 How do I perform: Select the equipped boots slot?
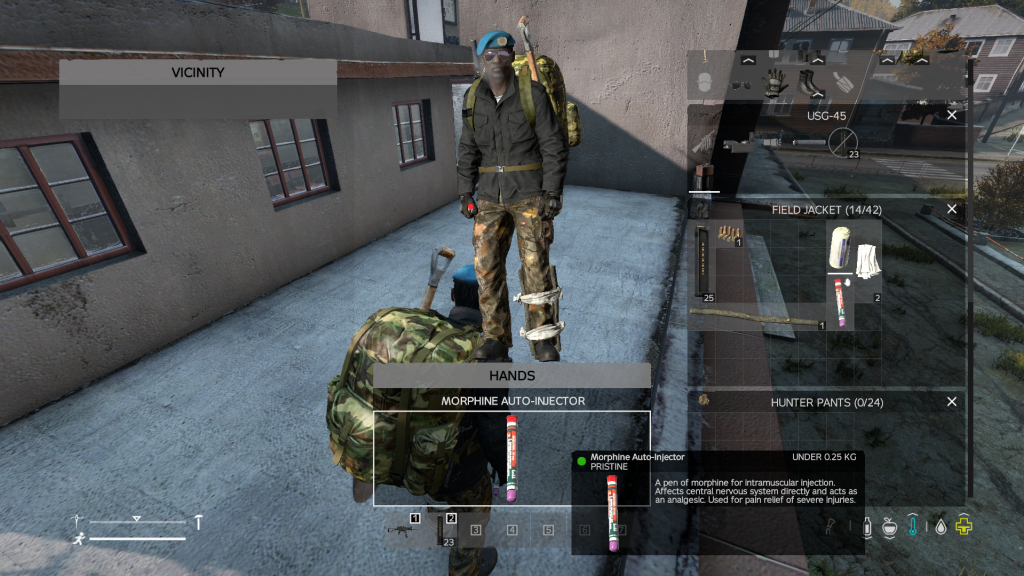pyautogui.click(x=809, y=82)
